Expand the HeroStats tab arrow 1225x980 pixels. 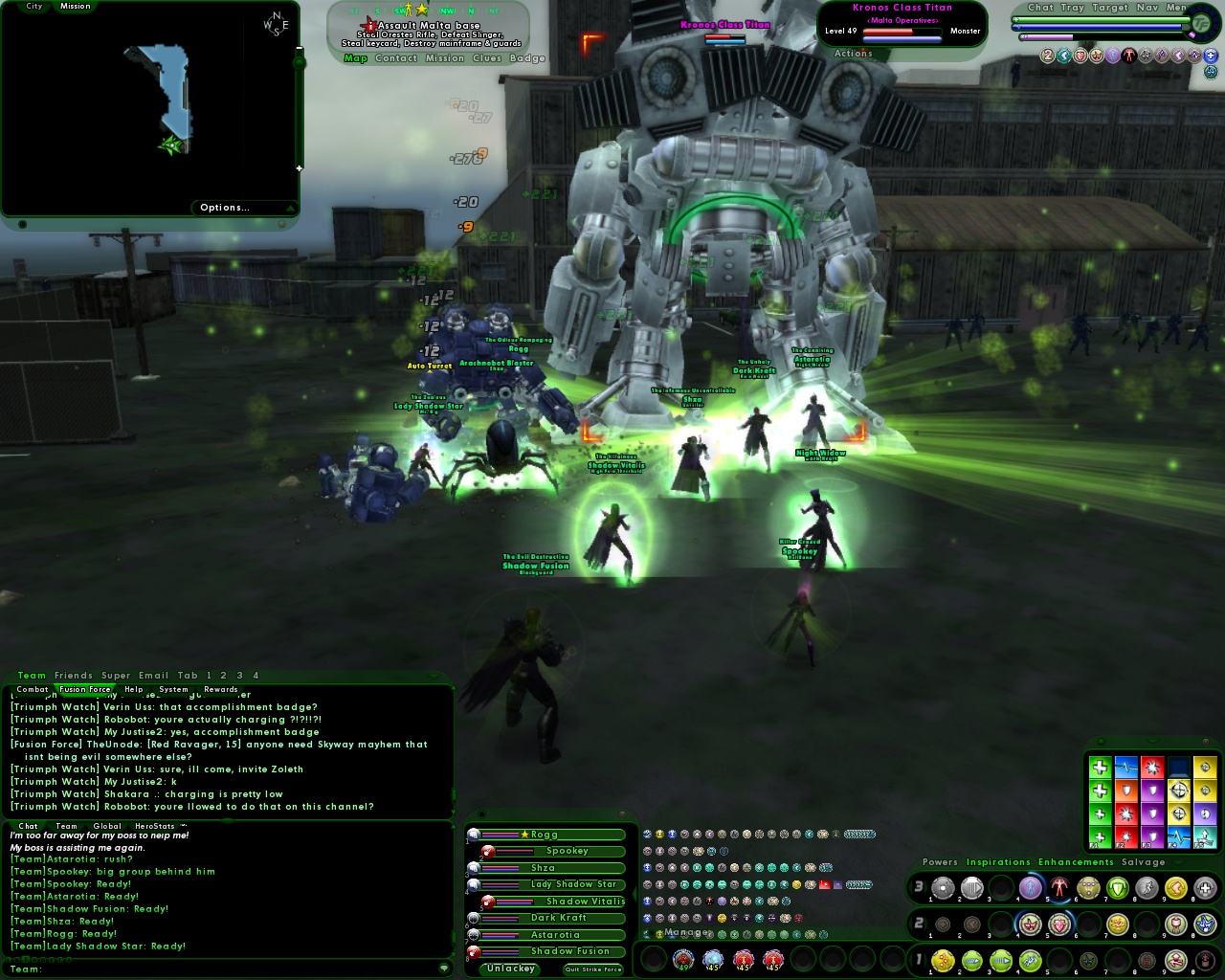click(x=182, y=826)
